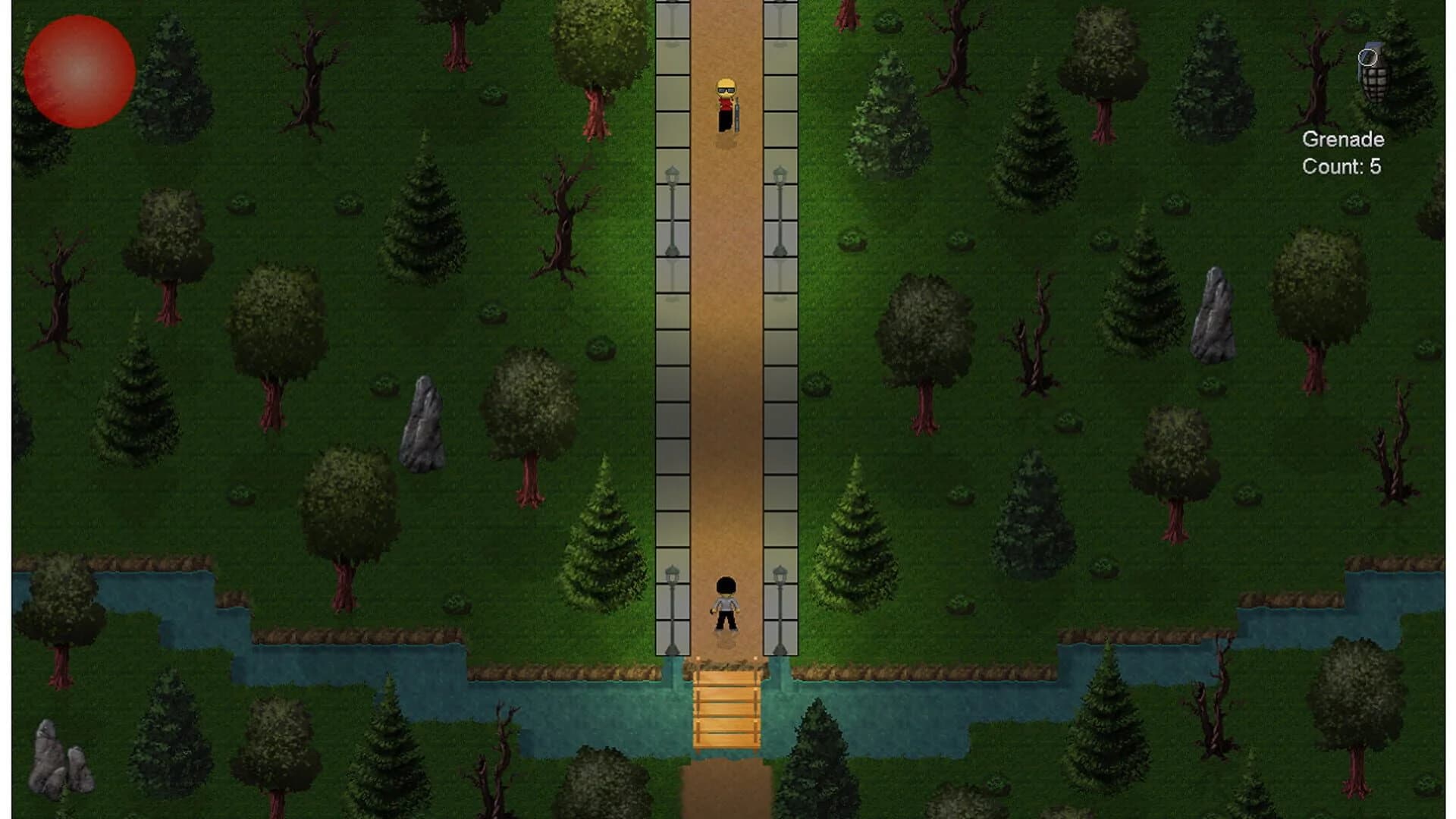Viewport: 1456px width, 819px height.
Task: Select the dirt path between the stone tiles
Action: 726,379
